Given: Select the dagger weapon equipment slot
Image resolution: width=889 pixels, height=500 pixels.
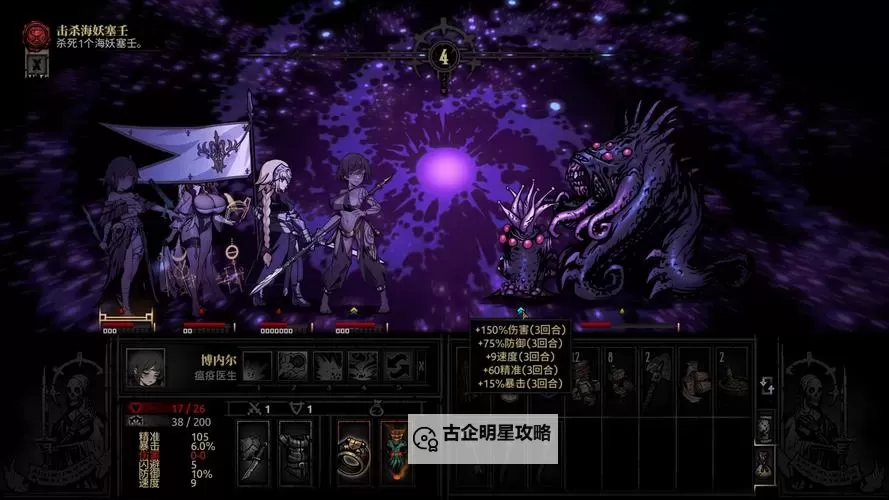Looking at the screenshot, I should pos(253,451).
